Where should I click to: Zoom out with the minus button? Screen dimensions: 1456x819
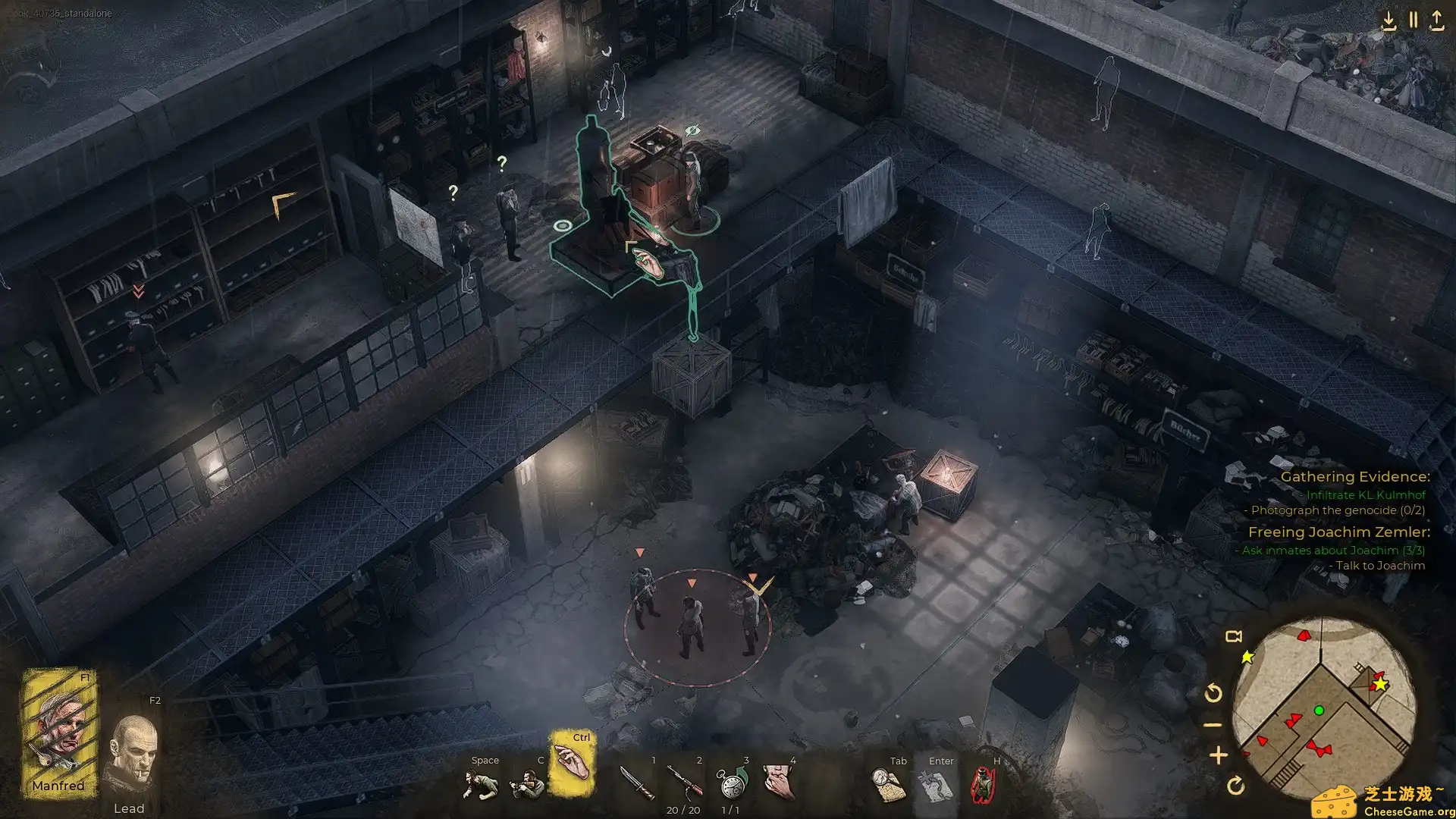coord(1213,725)
